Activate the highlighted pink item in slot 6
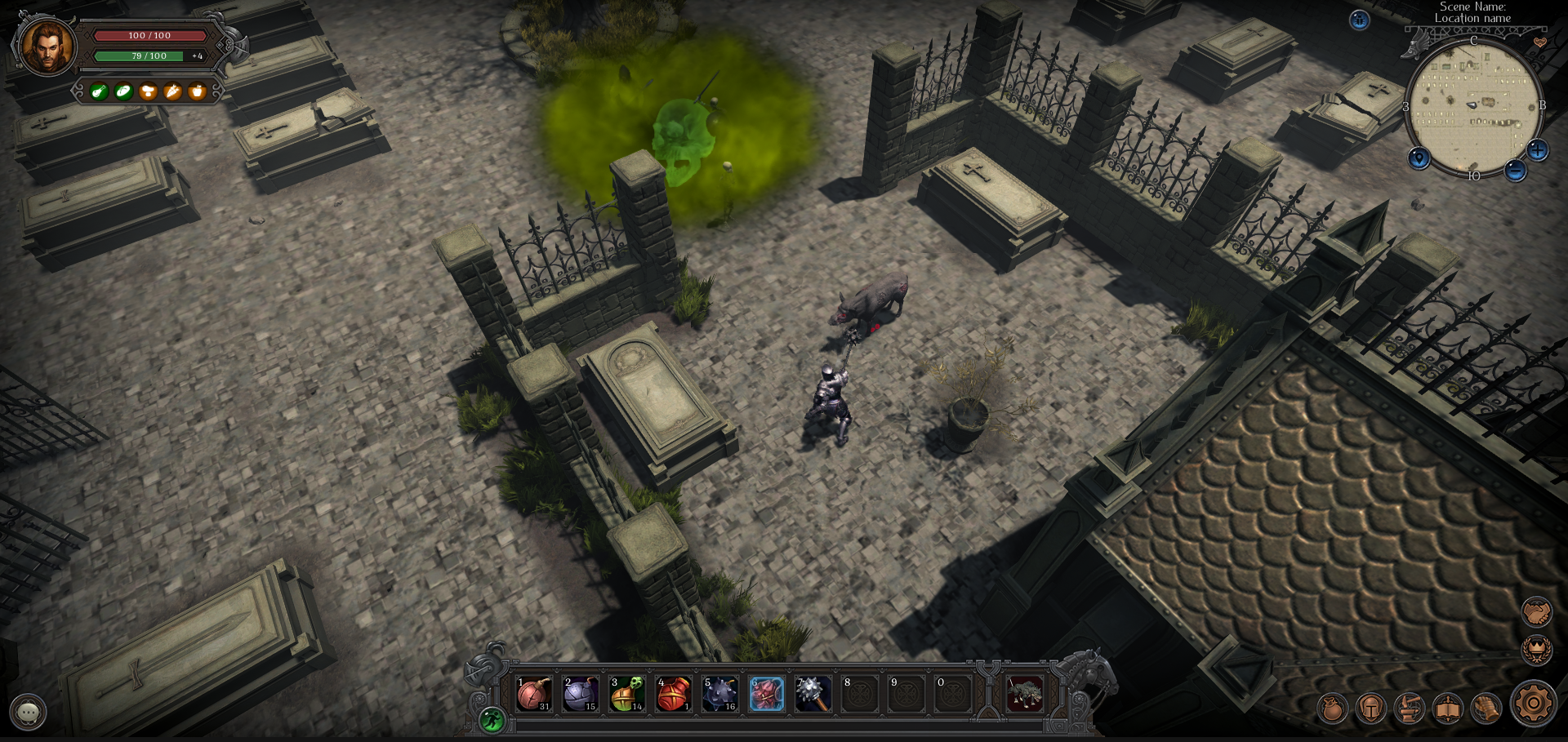Viewport: 1568px width, 742px height. [x=767, y=694]
